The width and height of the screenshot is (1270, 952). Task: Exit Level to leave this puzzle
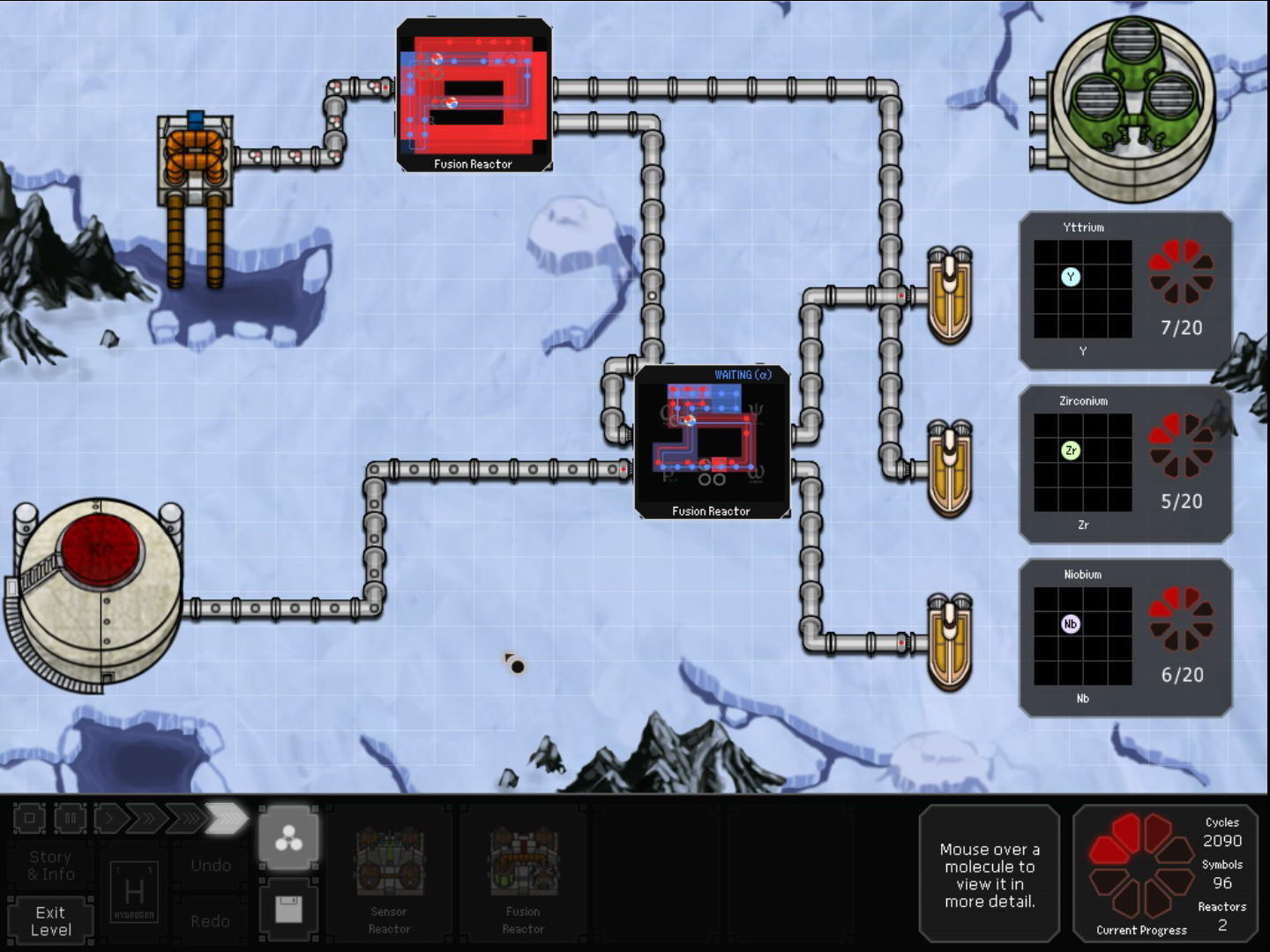pos(51,921)
